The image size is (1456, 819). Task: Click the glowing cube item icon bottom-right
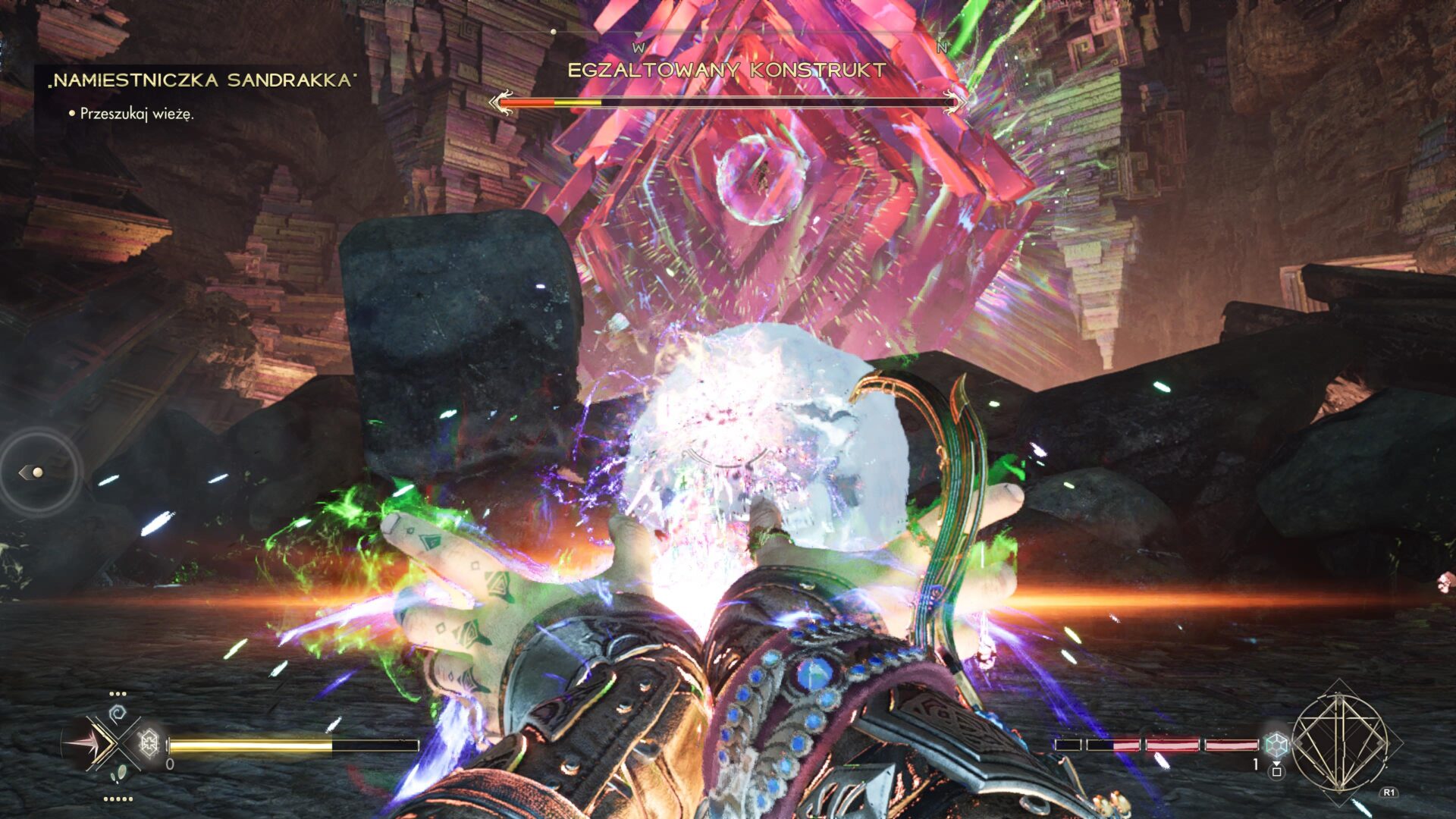pos(1277,745)
